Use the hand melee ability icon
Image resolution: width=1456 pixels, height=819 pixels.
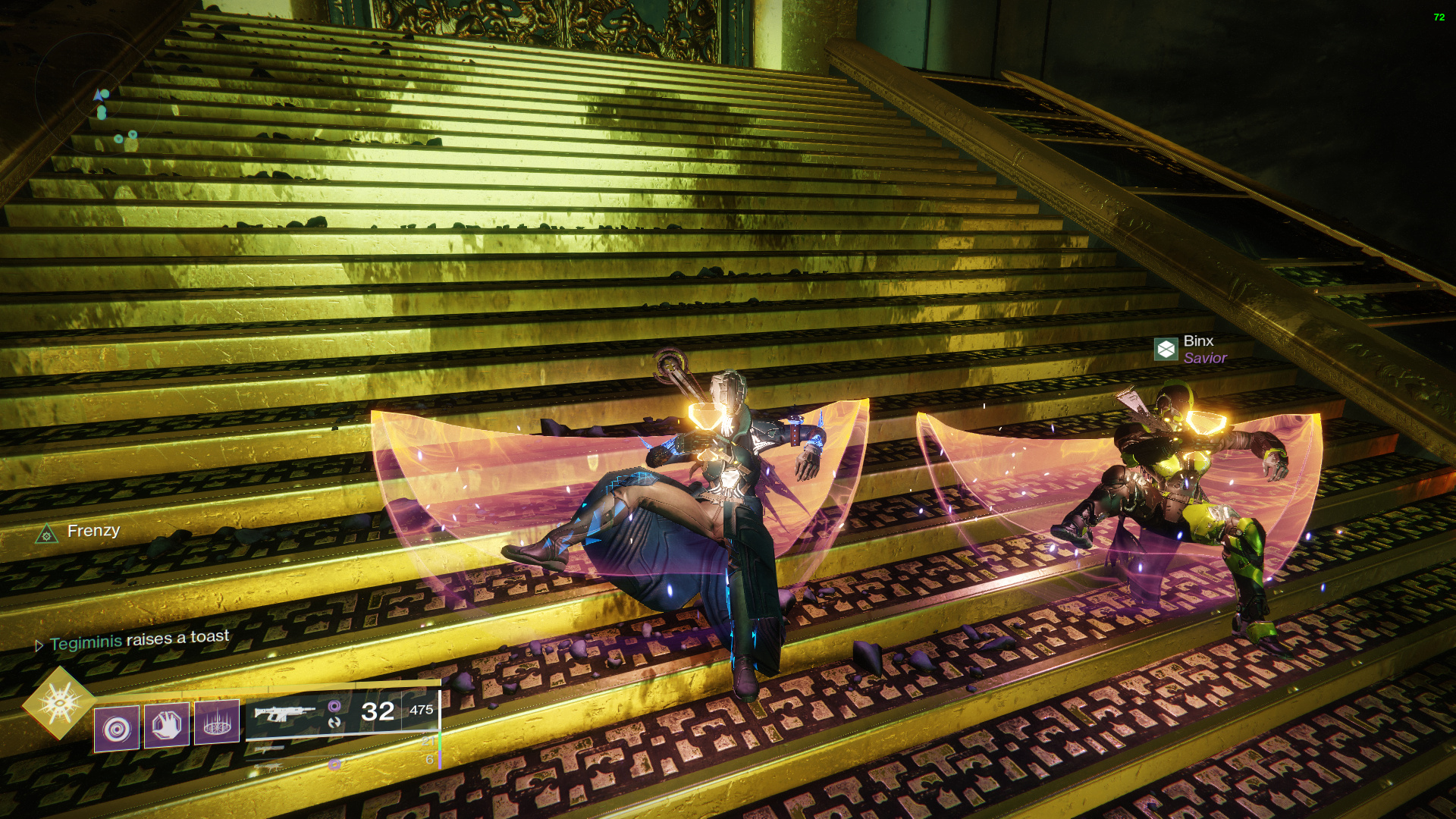coord(167,725)
